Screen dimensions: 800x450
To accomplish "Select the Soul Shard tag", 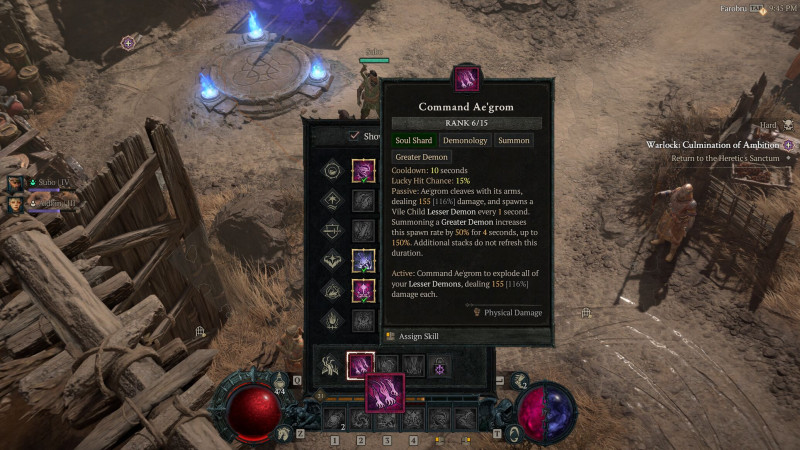I will tap(413, 141).
